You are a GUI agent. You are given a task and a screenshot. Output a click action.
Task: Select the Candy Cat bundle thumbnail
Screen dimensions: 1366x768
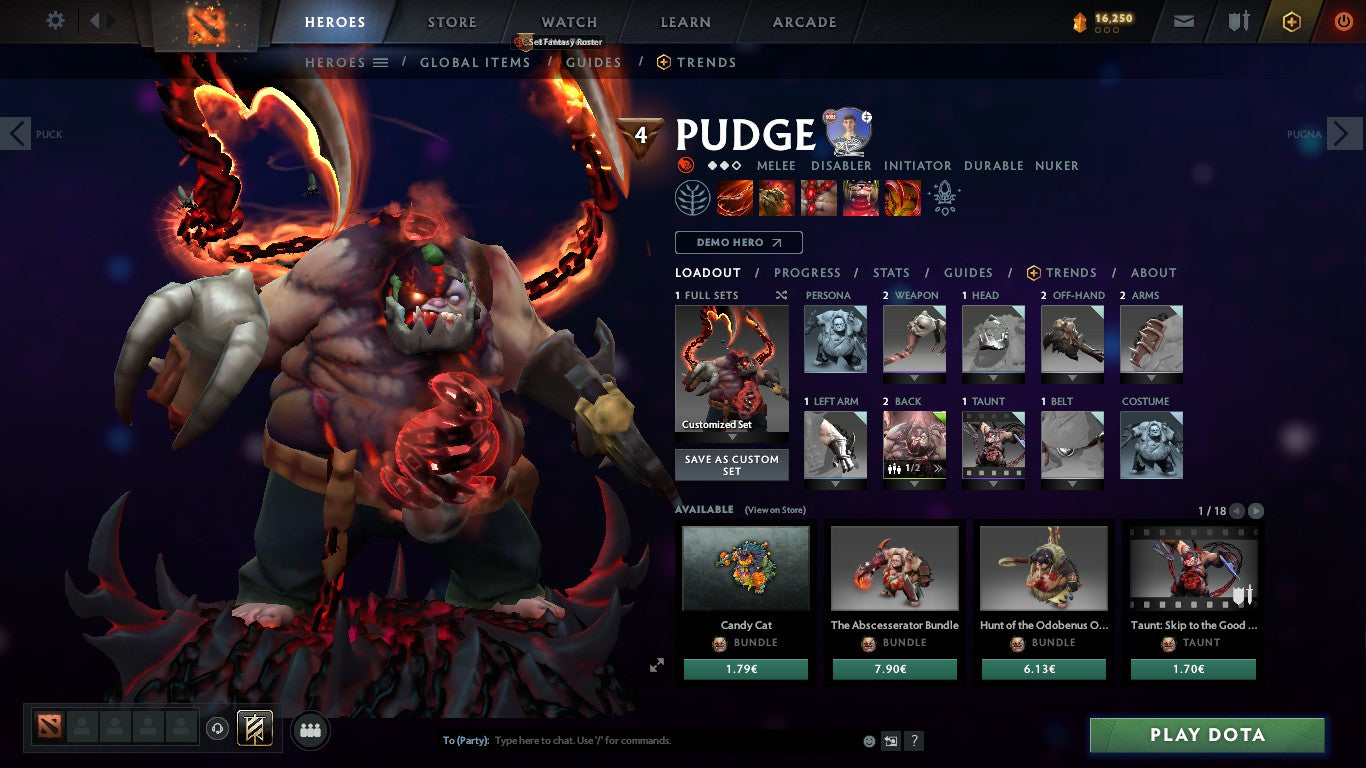(x=745, y=567)
